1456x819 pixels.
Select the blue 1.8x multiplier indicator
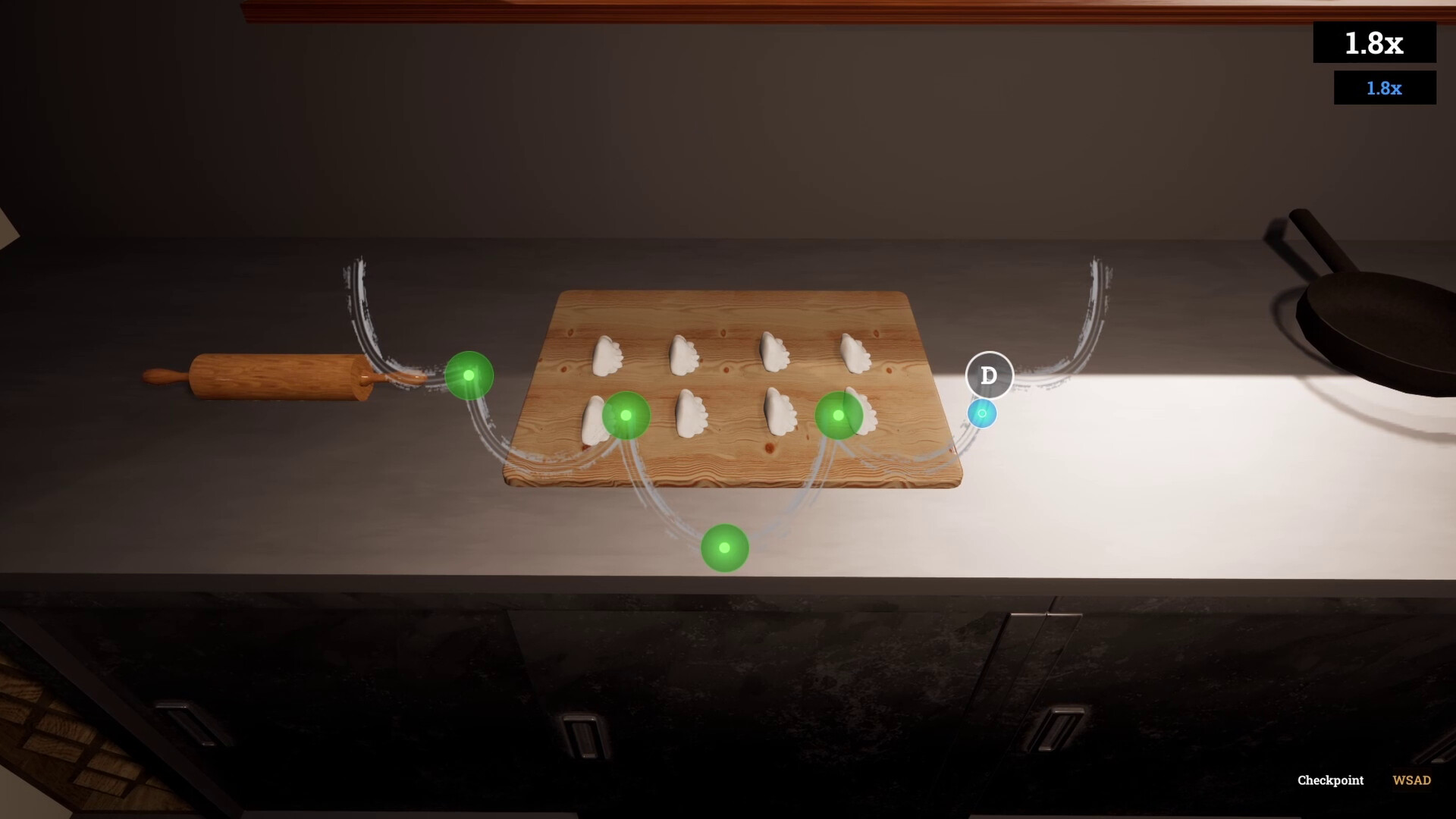pos(1384,88)
